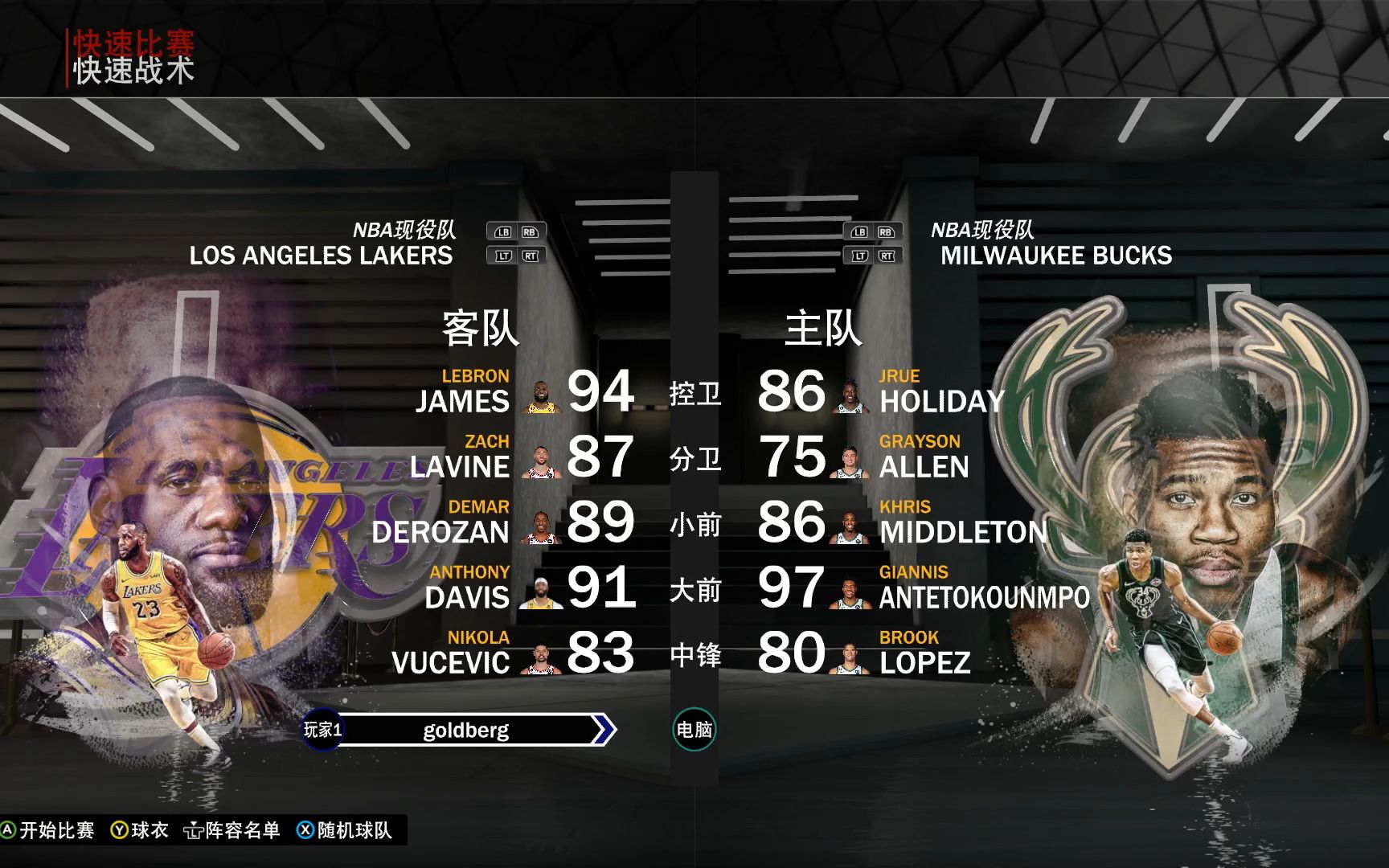
Task: Select the Los Angeles Lakers team name
Action: point(321,256)
